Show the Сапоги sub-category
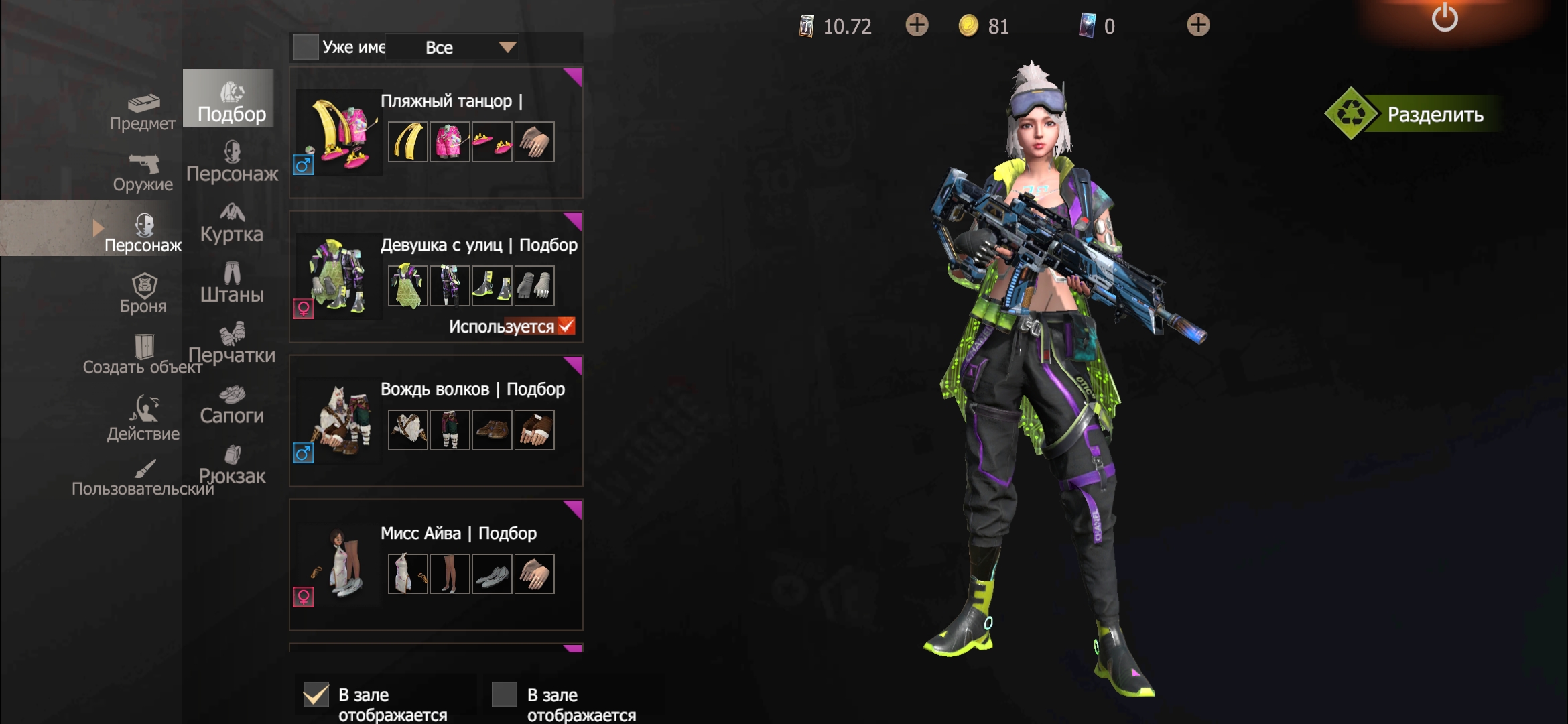 (x=232, y=405)
